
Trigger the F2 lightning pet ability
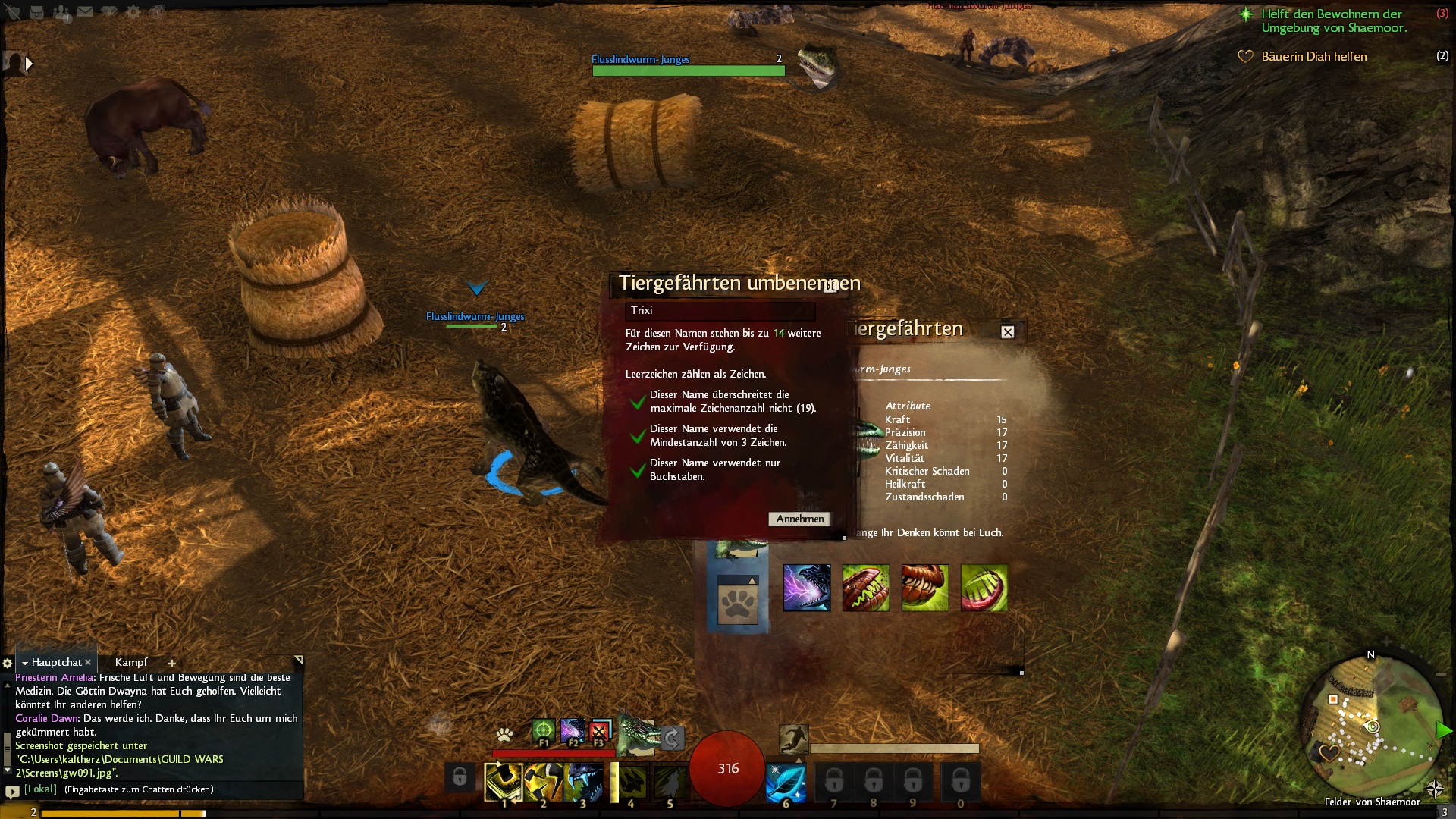572,731
